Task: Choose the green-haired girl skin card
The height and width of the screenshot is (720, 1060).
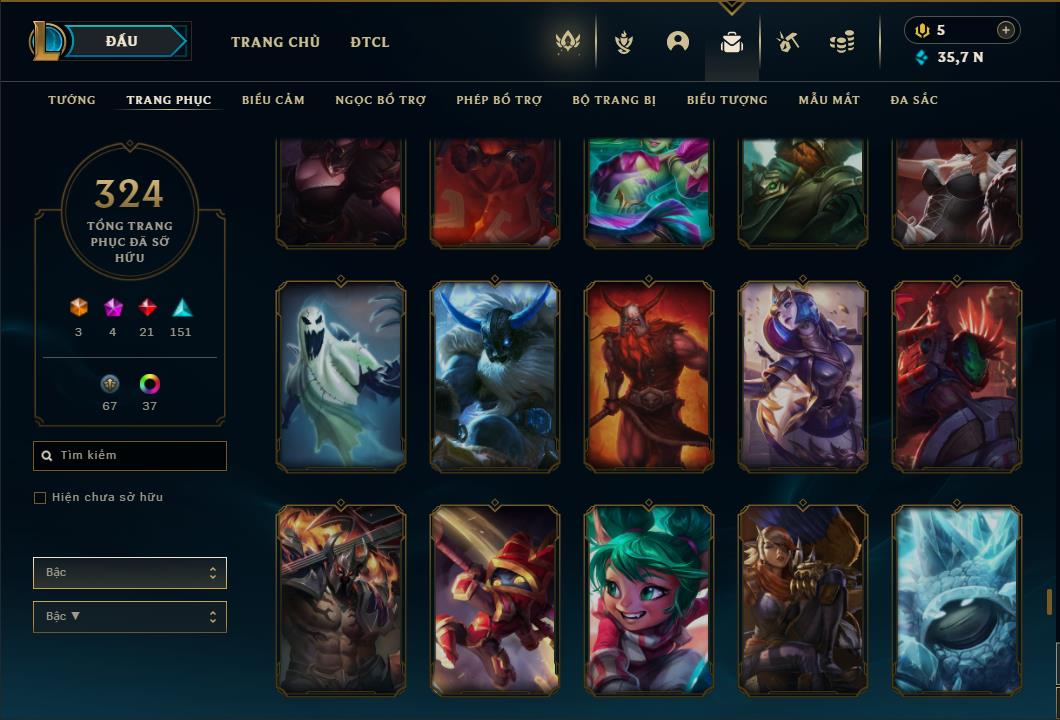Action: click(x=649, y=600)
